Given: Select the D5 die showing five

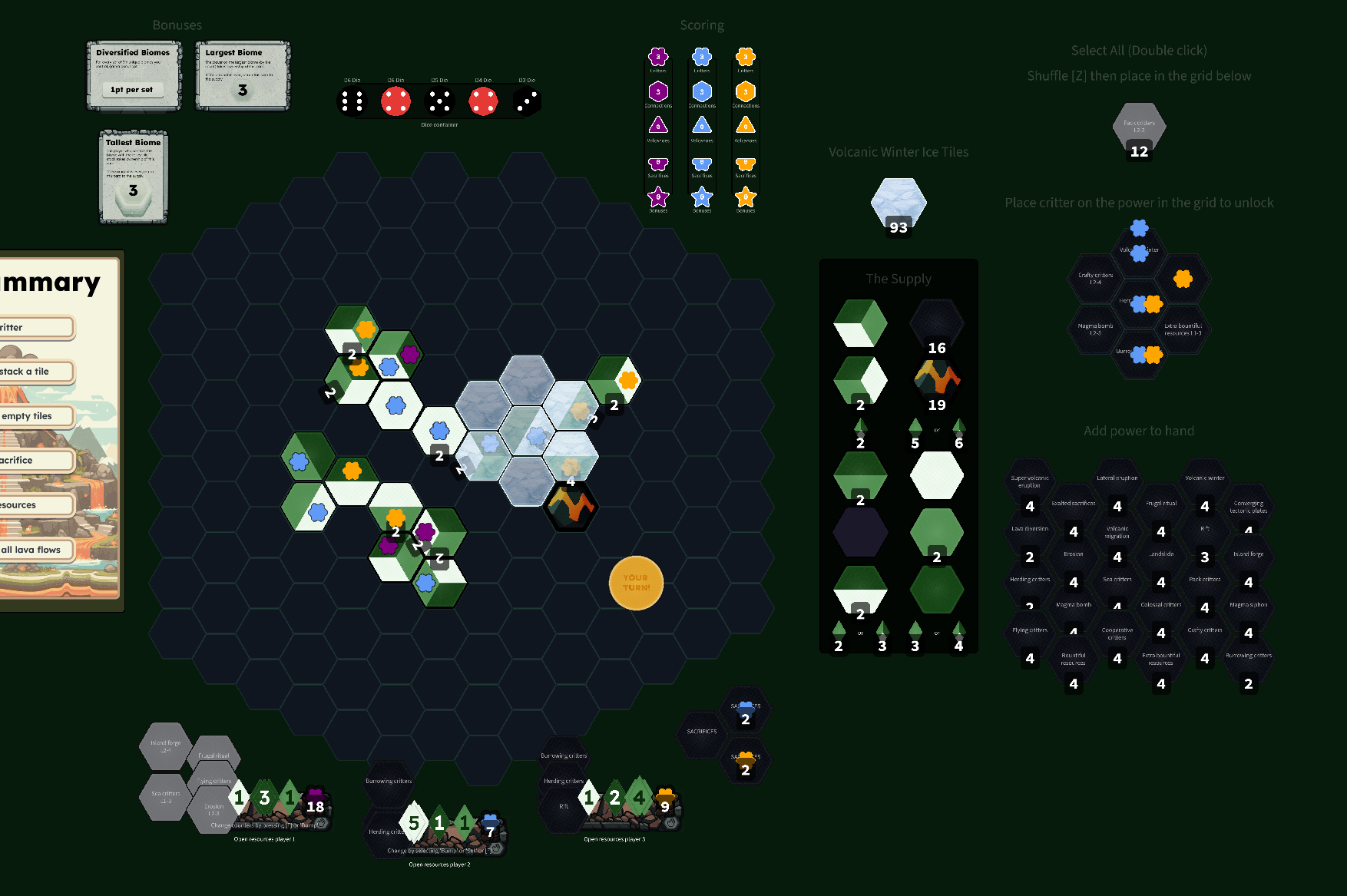Looking at the screenshot, I should pyautogui.click(x=439, y=101).
